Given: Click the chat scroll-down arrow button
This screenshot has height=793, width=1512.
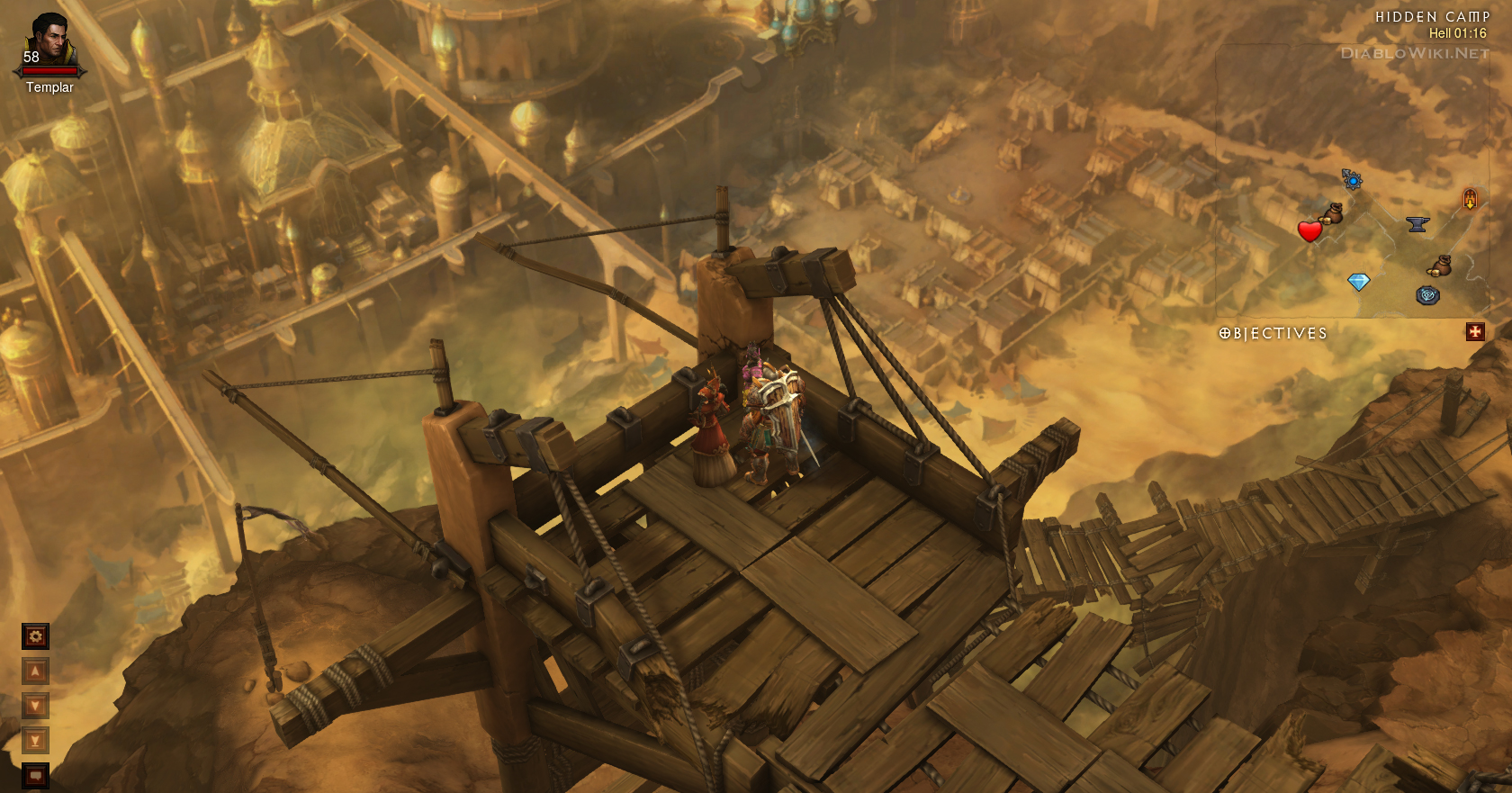Looking at the screenshot, I should pyautogui.click(x=35, y=706).
